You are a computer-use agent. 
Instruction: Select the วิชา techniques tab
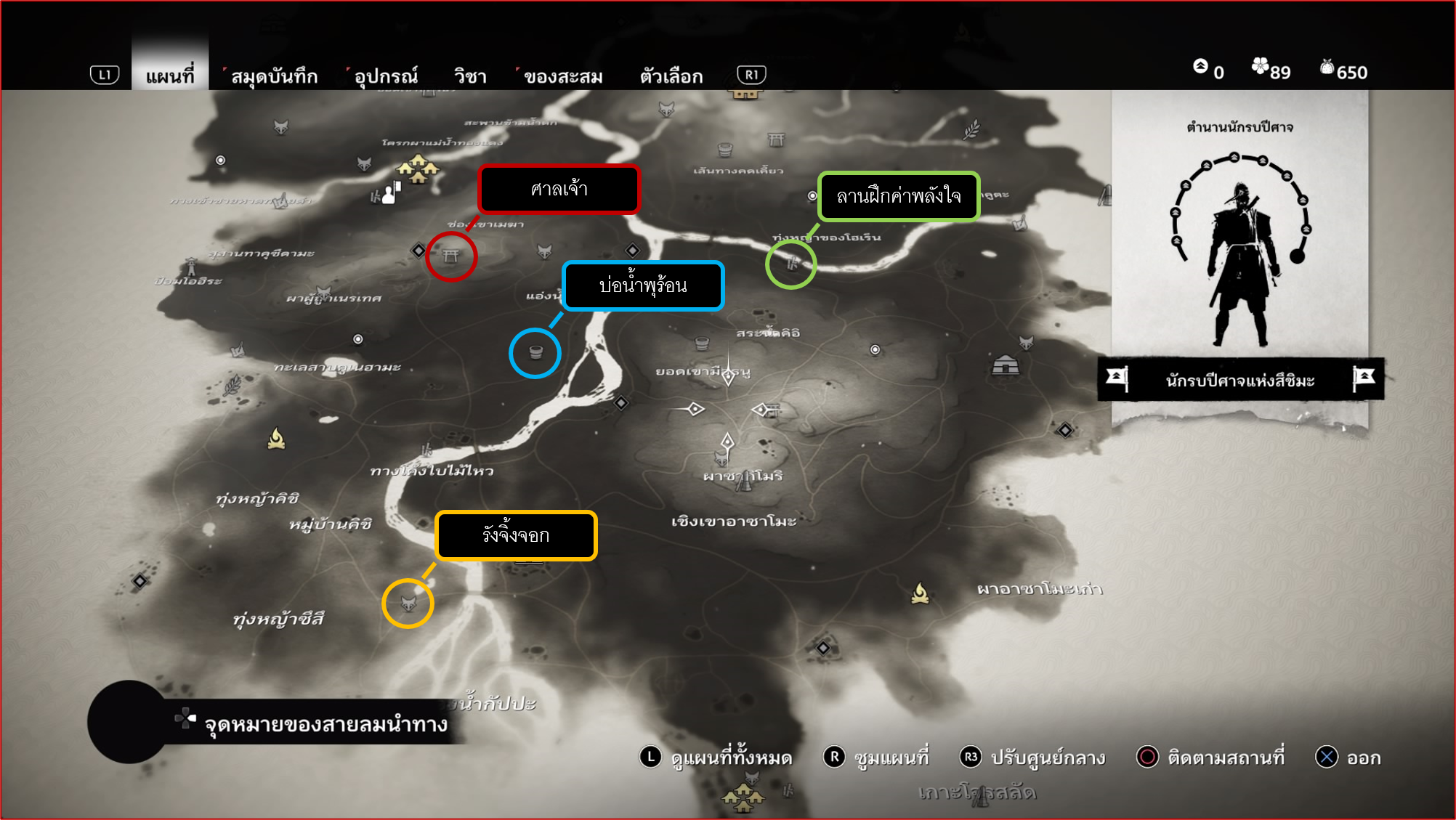click(x=470, y=76)
